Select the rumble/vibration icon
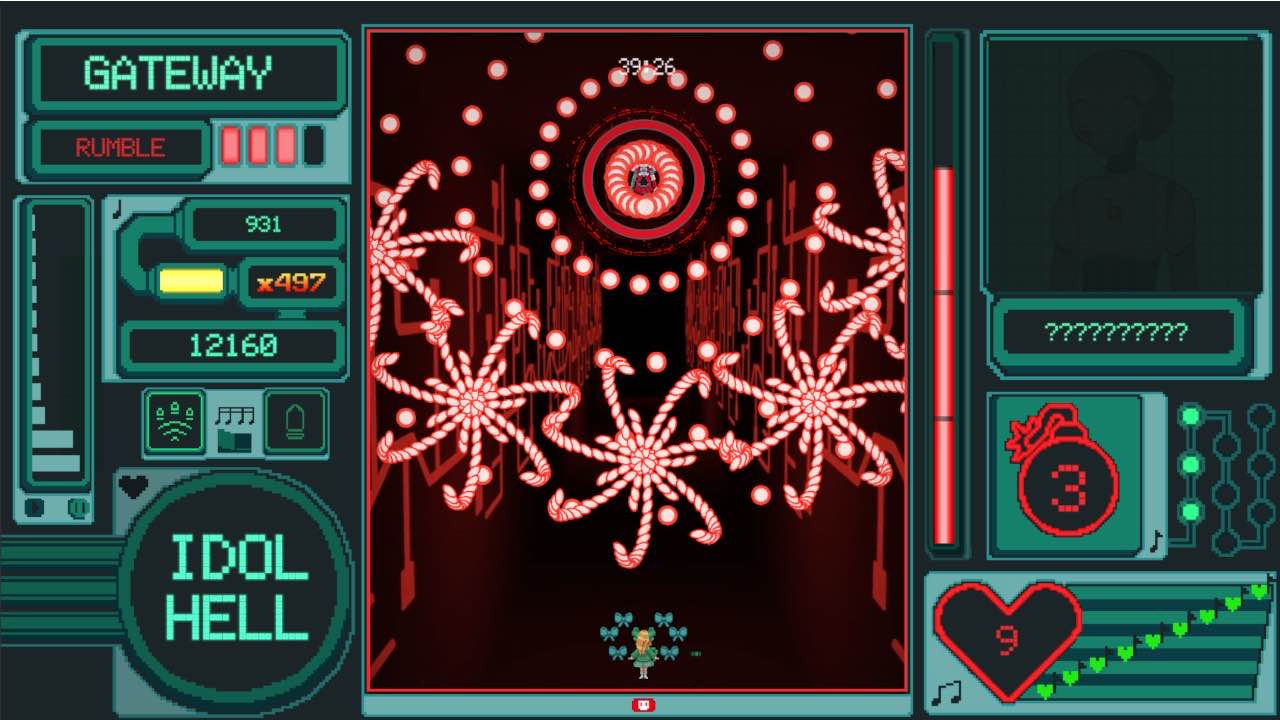 point(175,420)
